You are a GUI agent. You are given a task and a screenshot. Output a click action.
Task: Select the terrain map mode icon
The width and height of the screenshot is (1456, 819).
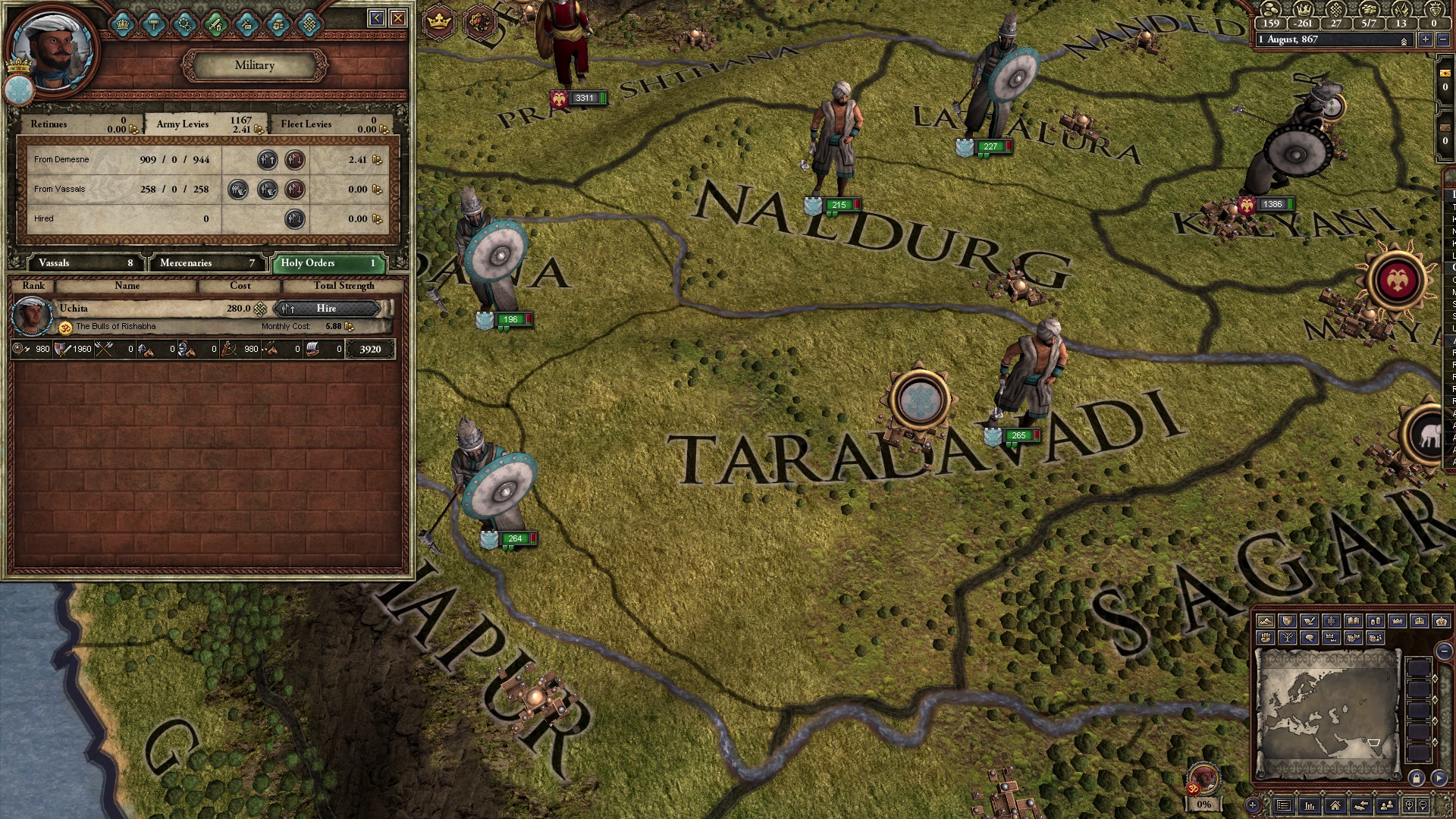point(1266,620)
